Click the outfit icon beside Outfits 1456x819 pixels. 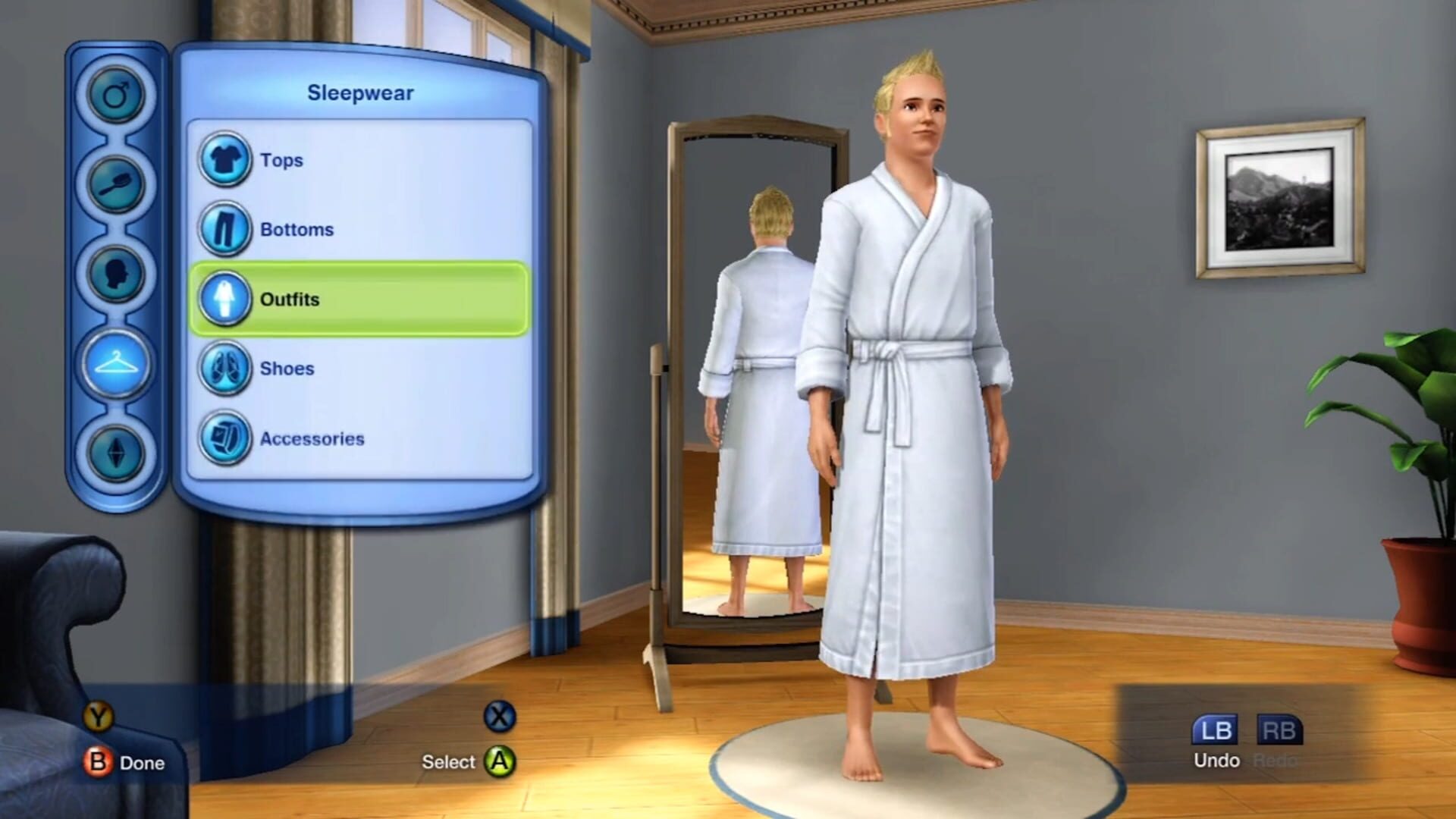pyautogui.click(x=225, y=299)
